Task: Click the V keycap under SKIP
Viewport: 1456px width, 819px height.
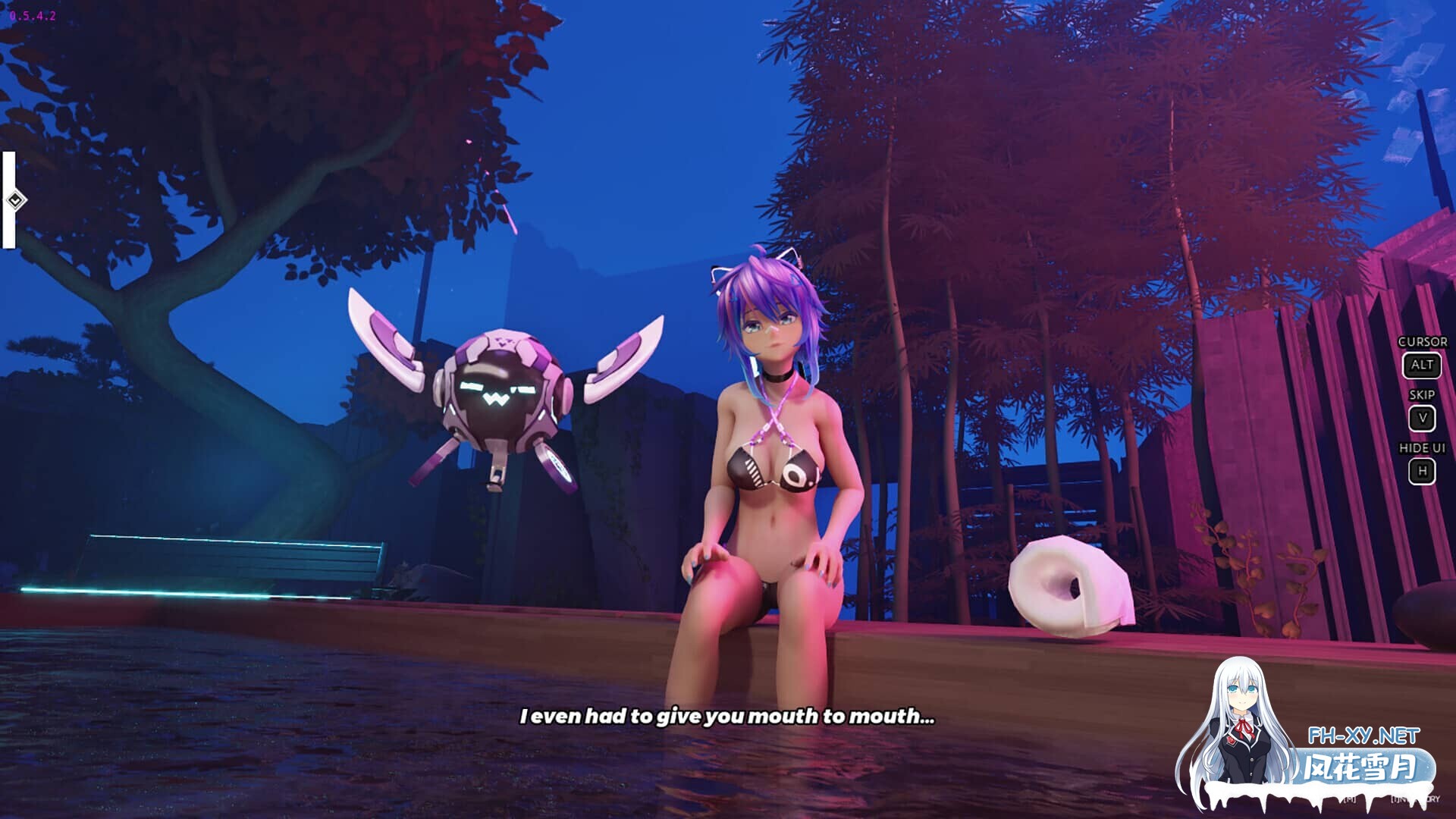Action: [1422, 418]
